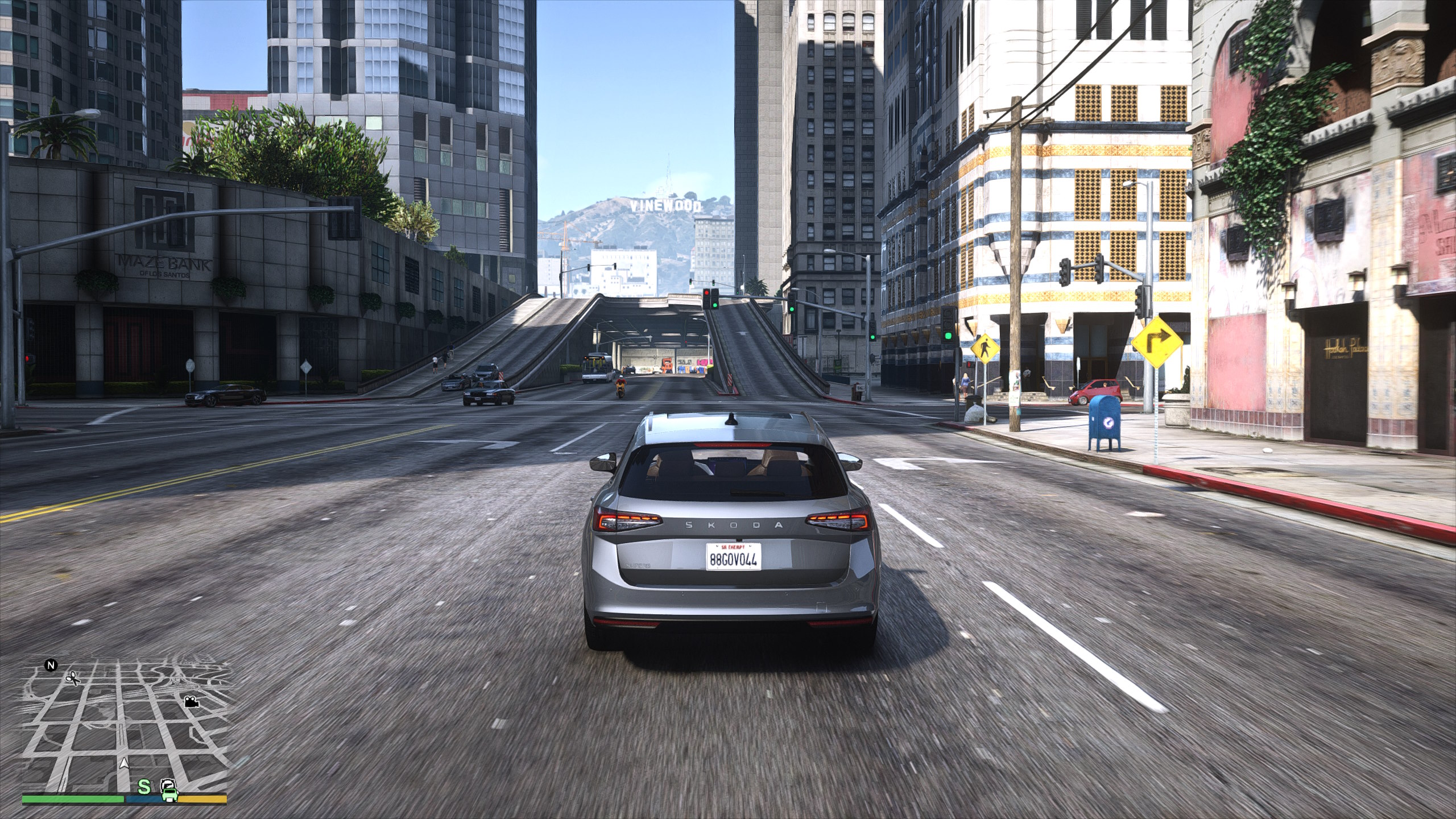
Task: Click the barber shop scissors blip on minimap
Action: tap(73, 678)
